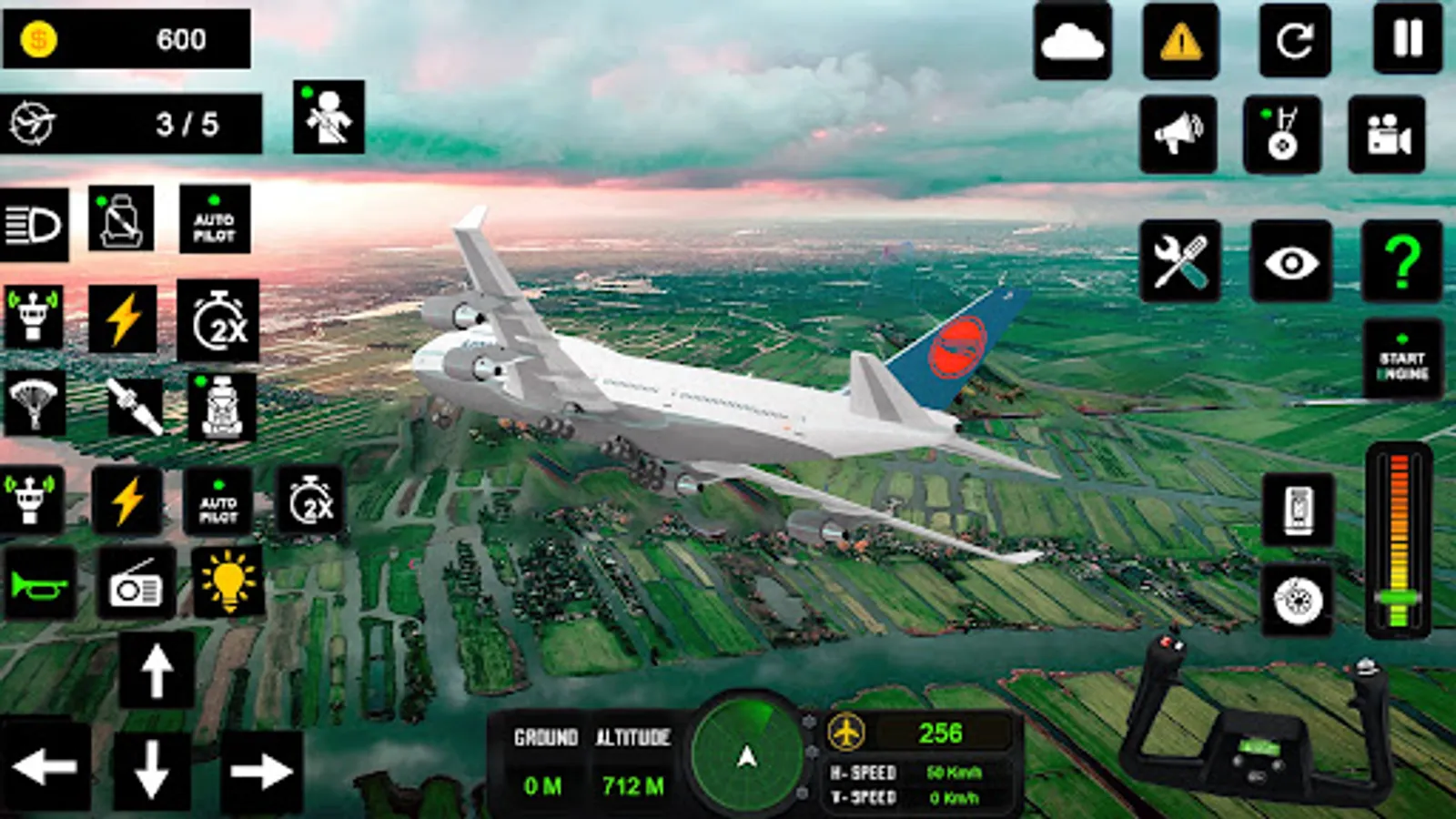The width and height of the screenshot is (1456, 819).
Task: Deploy the parachute icon
Action: pos(35,402)
